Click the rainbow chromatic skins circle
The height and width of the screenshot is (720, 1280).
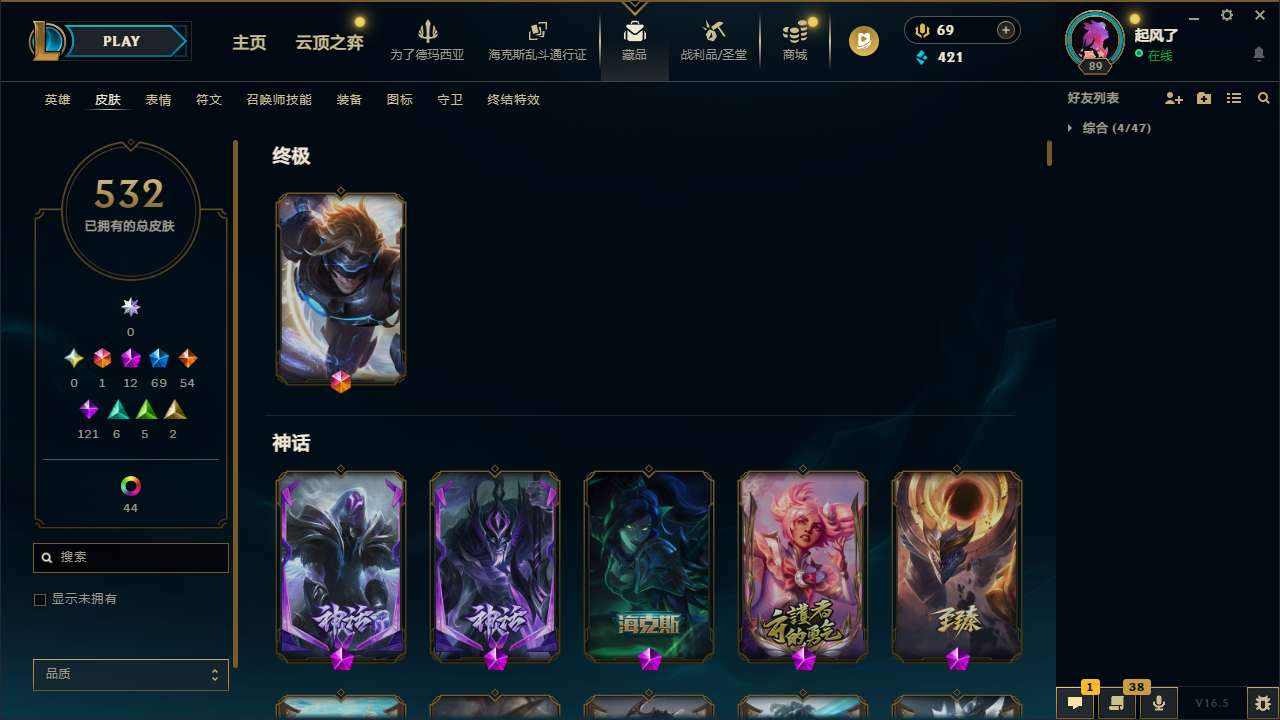[x=130, y=484]
